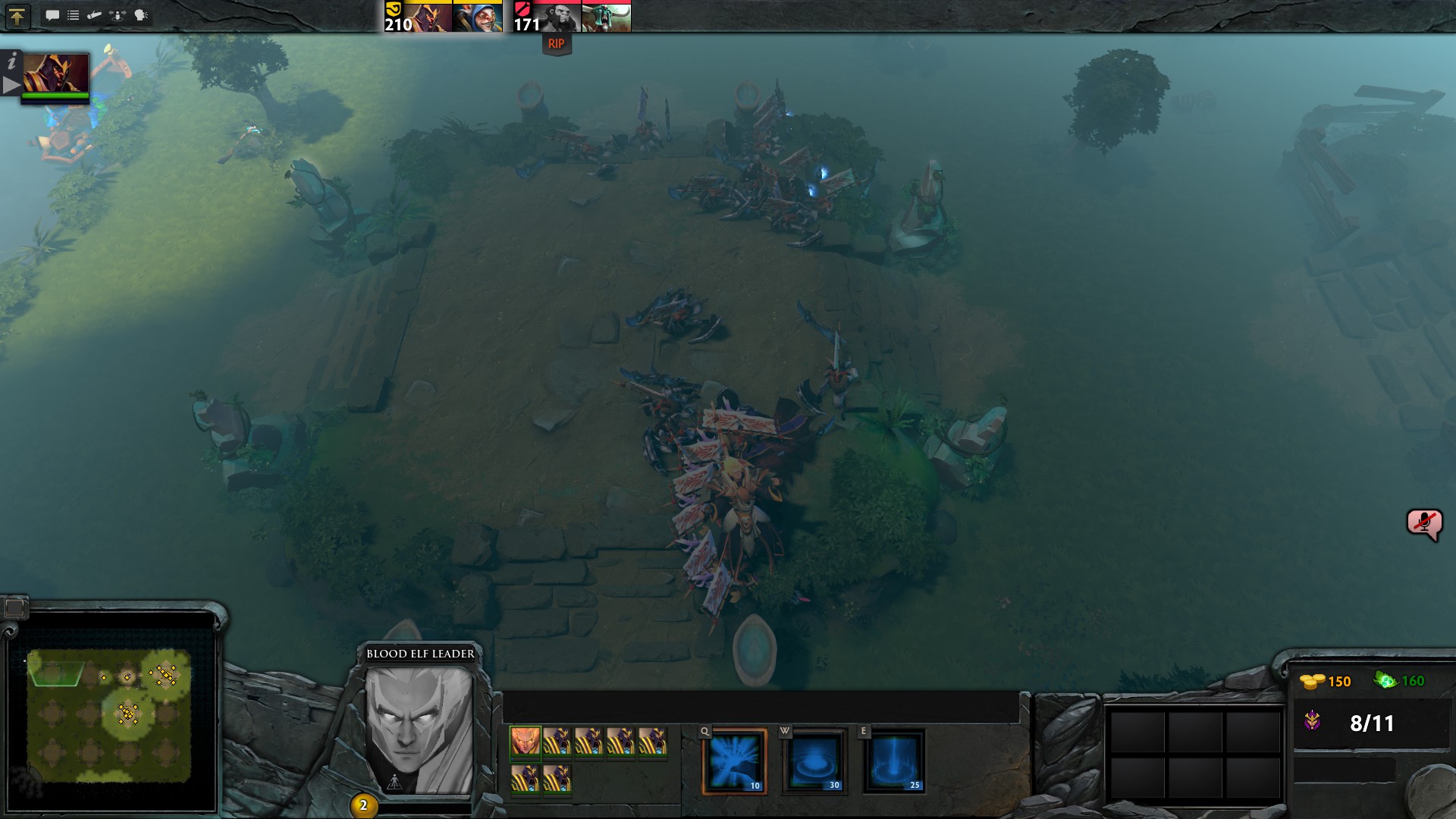Select the hero portrait below the top bar
Screen dimensions: 1456x819
[56, 74]
